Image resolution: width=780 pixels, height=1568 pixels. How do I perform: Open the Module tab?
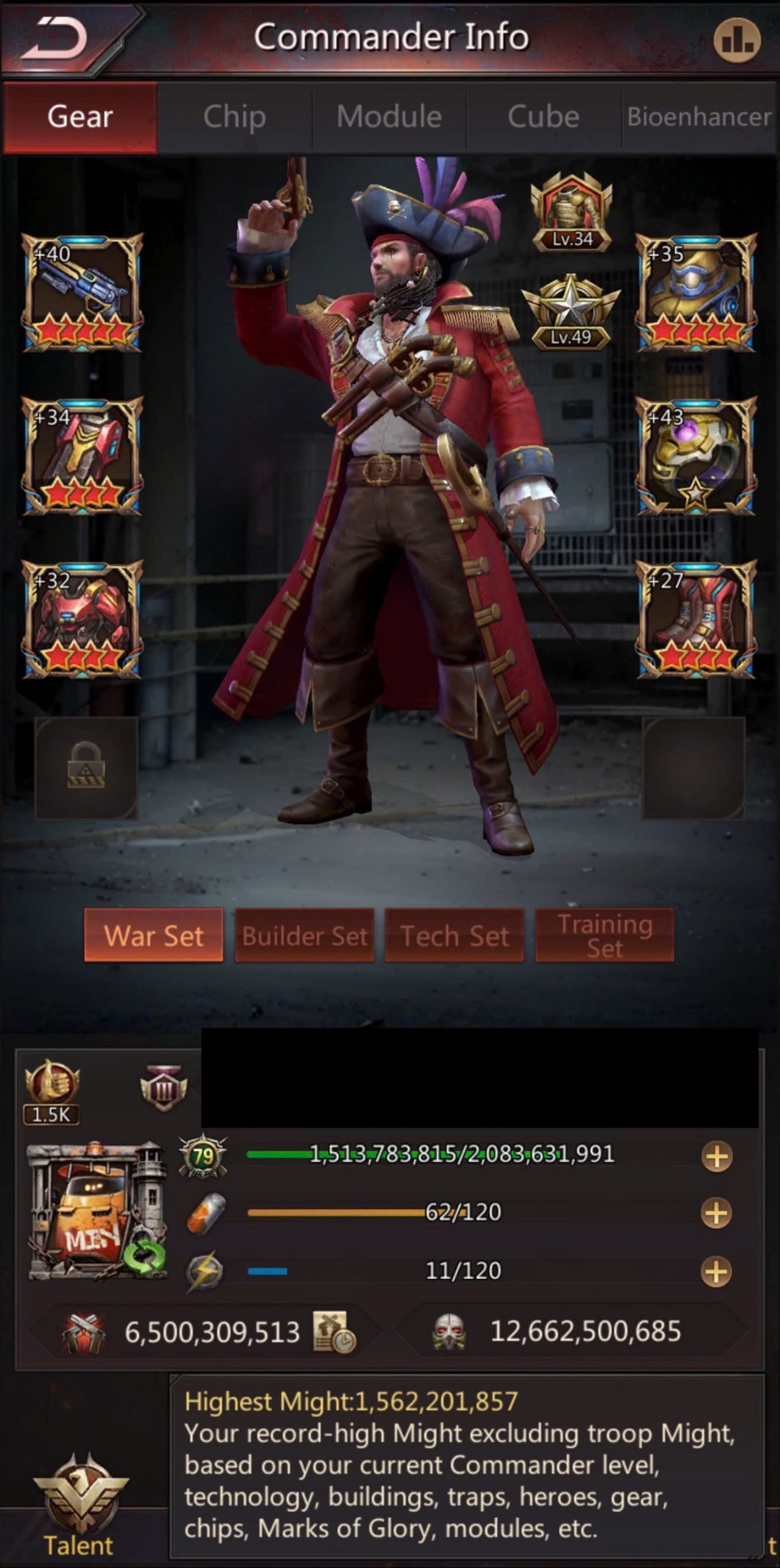[389, 116]
